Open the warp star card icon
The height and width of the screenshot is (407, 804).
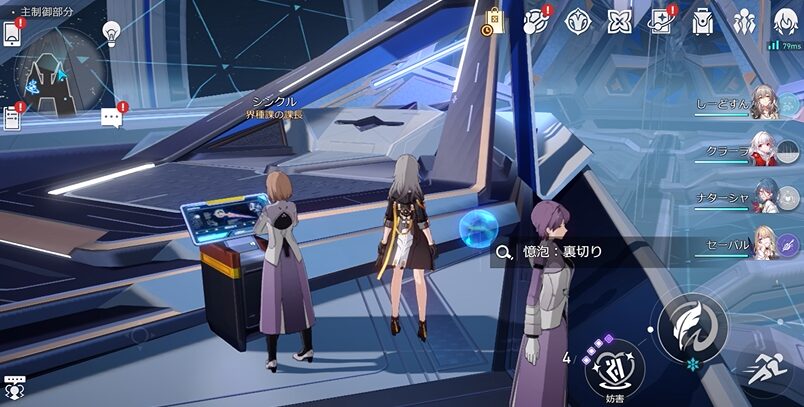point(661,20)
